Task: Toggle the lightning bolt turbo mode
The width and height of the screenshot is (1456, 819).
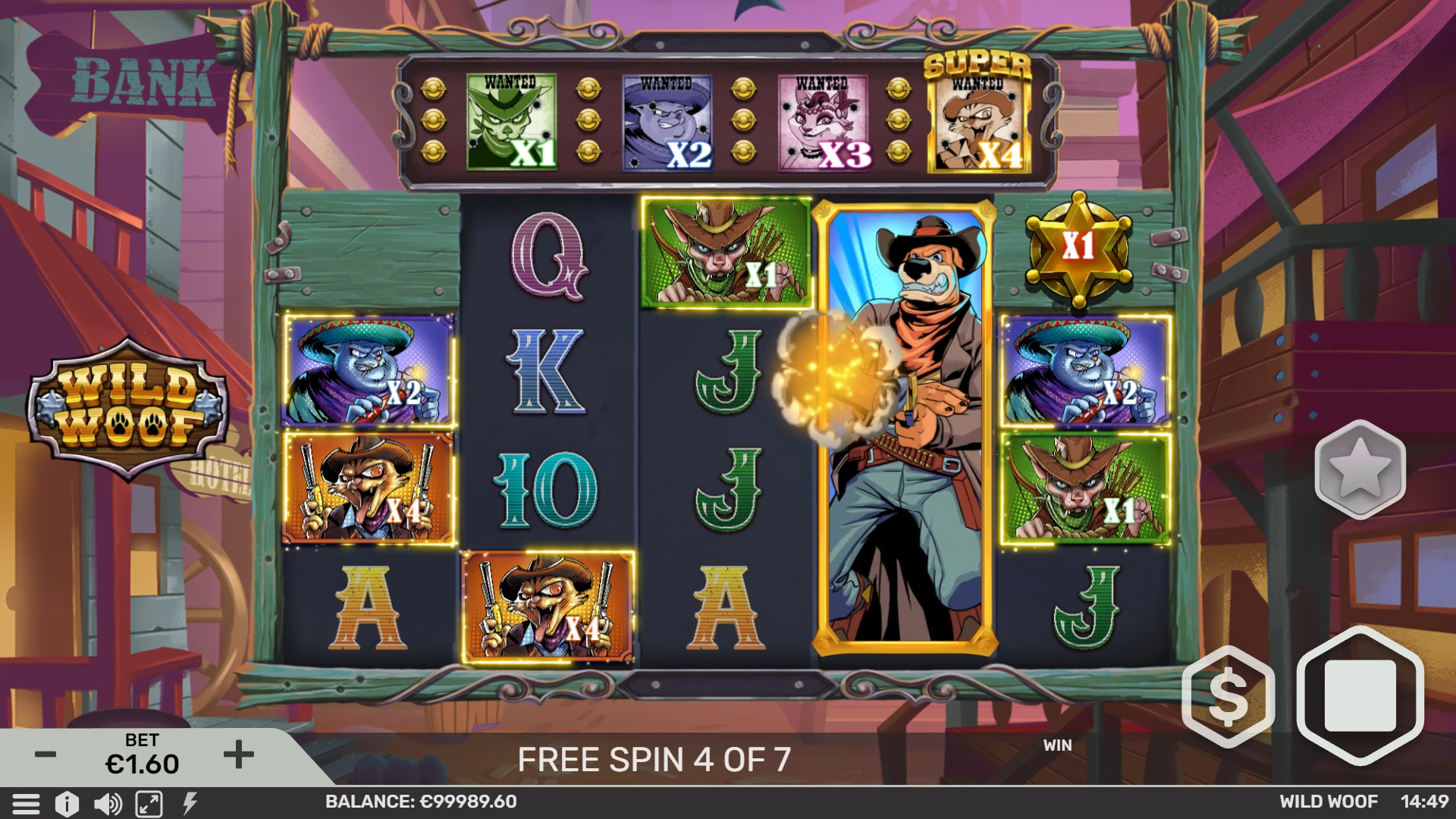Action: click(190, 803)
